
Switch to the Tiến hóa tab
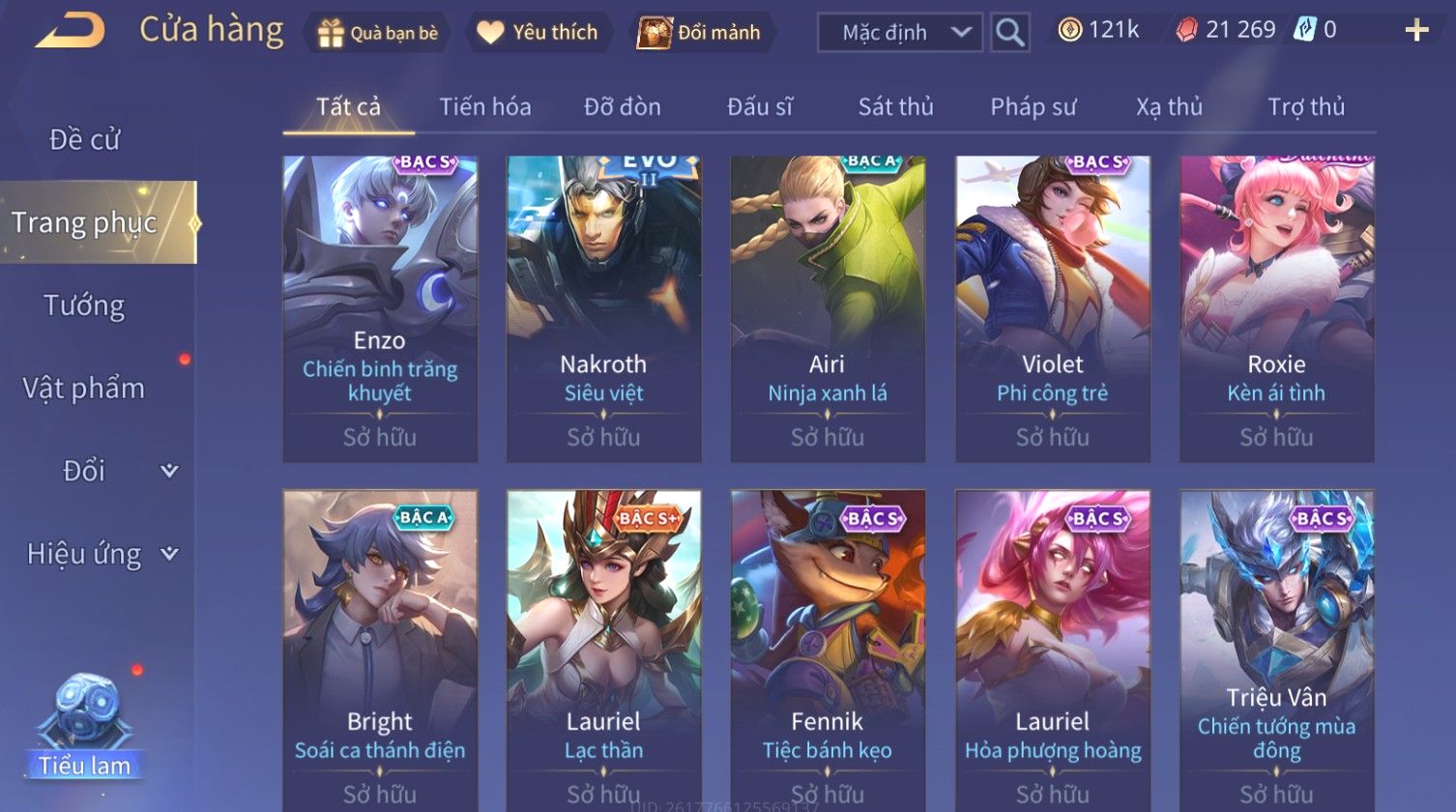click(485, 106)
